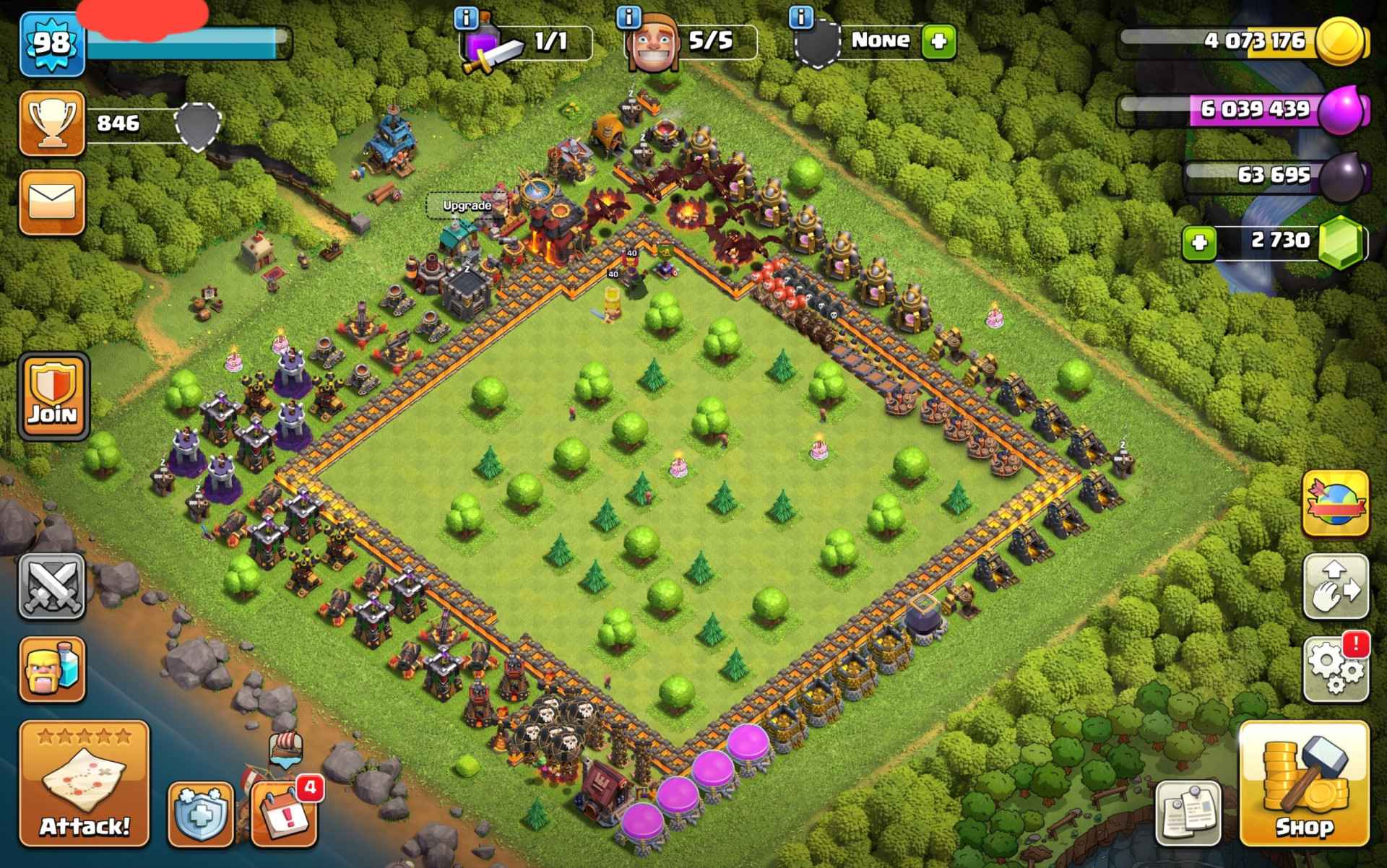Tap the shield info icon

click(x=800, y=16)
